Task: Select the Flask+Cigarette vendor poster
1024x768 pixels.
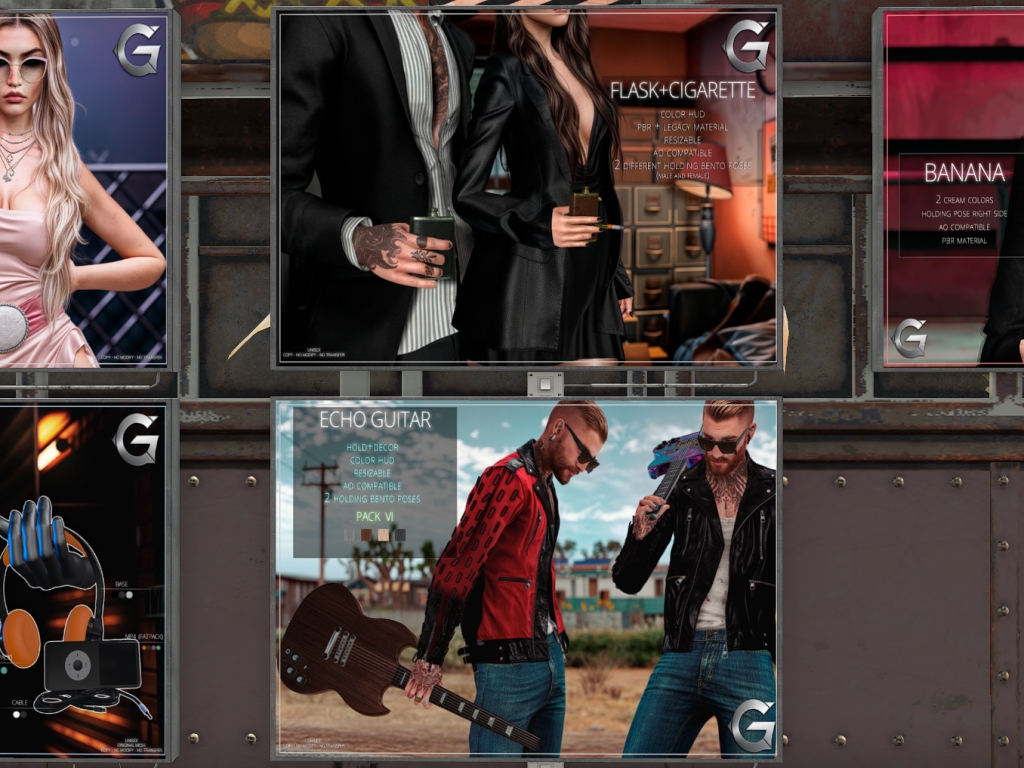Action: (x=527, y=188)
